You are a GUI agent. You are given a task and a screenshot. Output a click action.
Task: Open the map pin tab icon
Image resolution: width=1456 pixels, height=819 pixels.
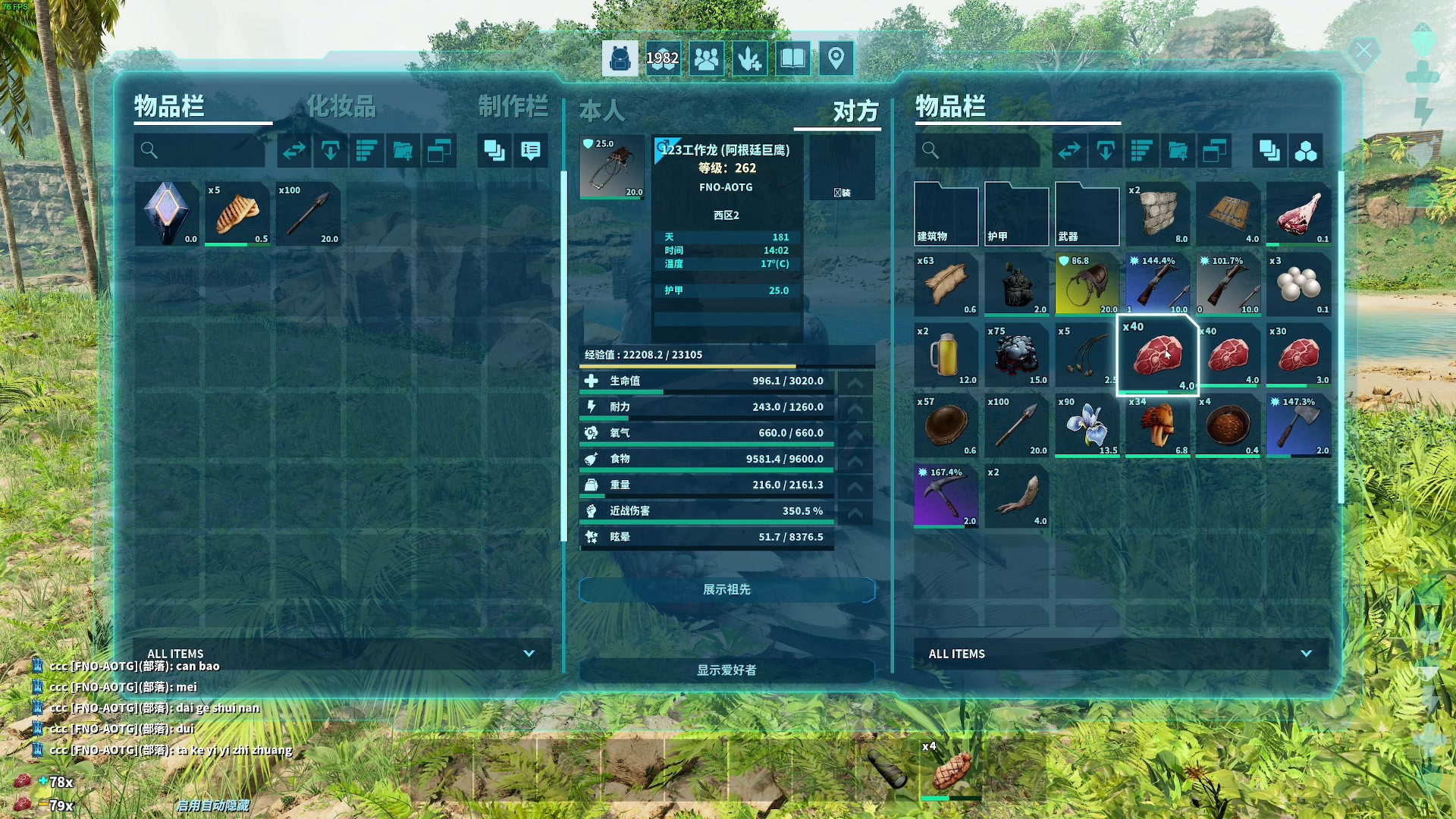pyautogui.click(x=836, y=58)
